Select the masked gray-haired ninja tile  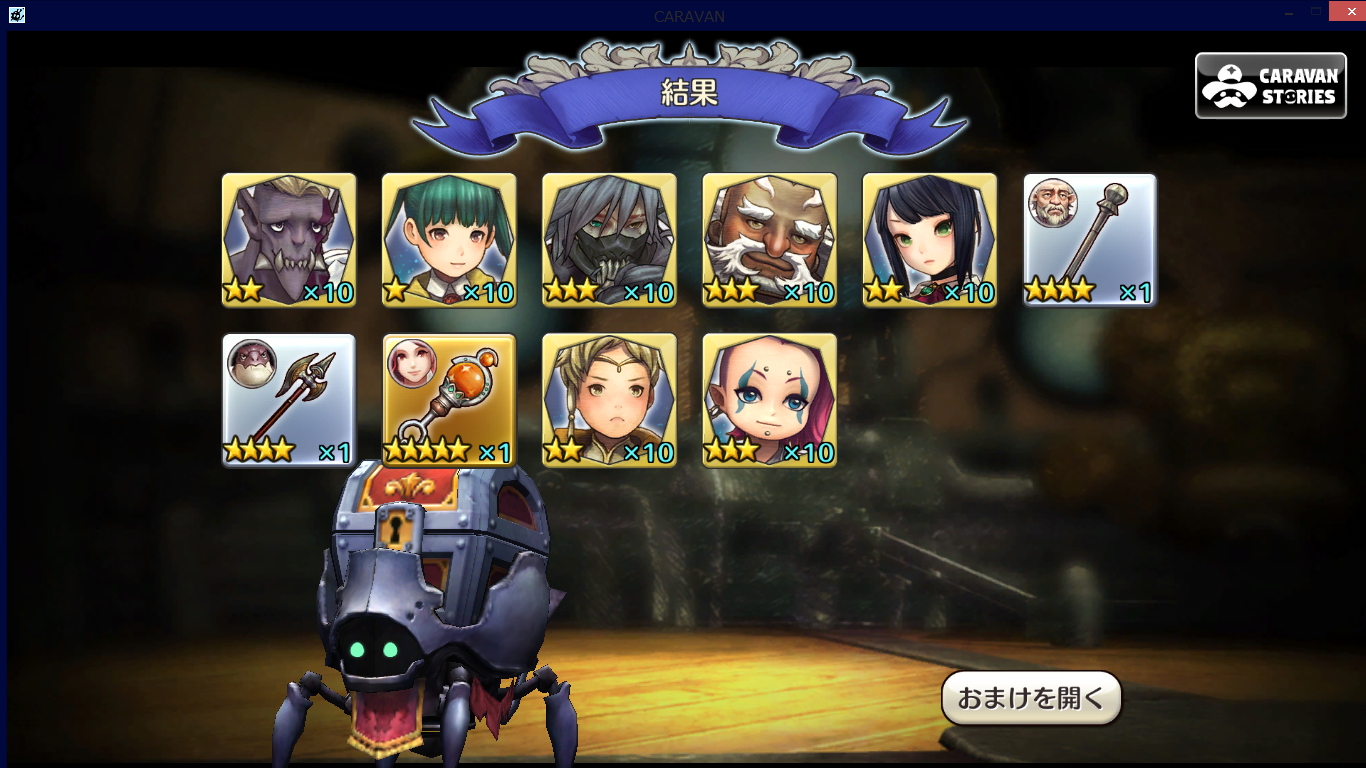click(609, 240)
